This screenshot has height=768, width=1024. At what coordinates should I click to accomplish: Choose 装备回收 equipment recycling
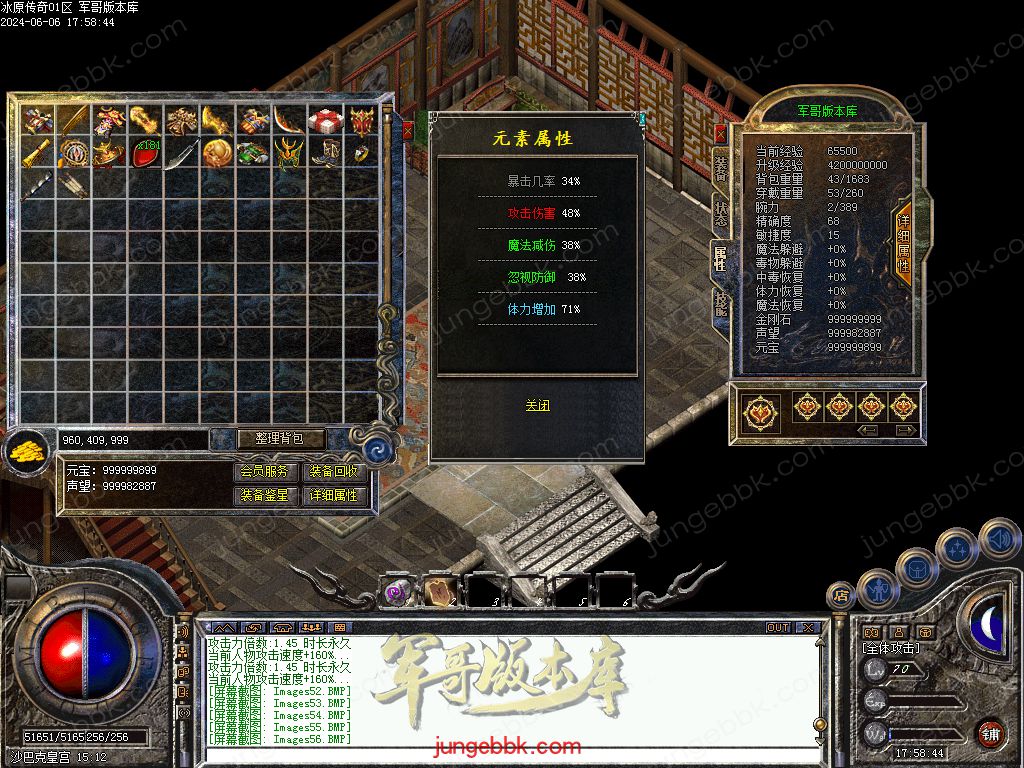click(x=334, y=472)
